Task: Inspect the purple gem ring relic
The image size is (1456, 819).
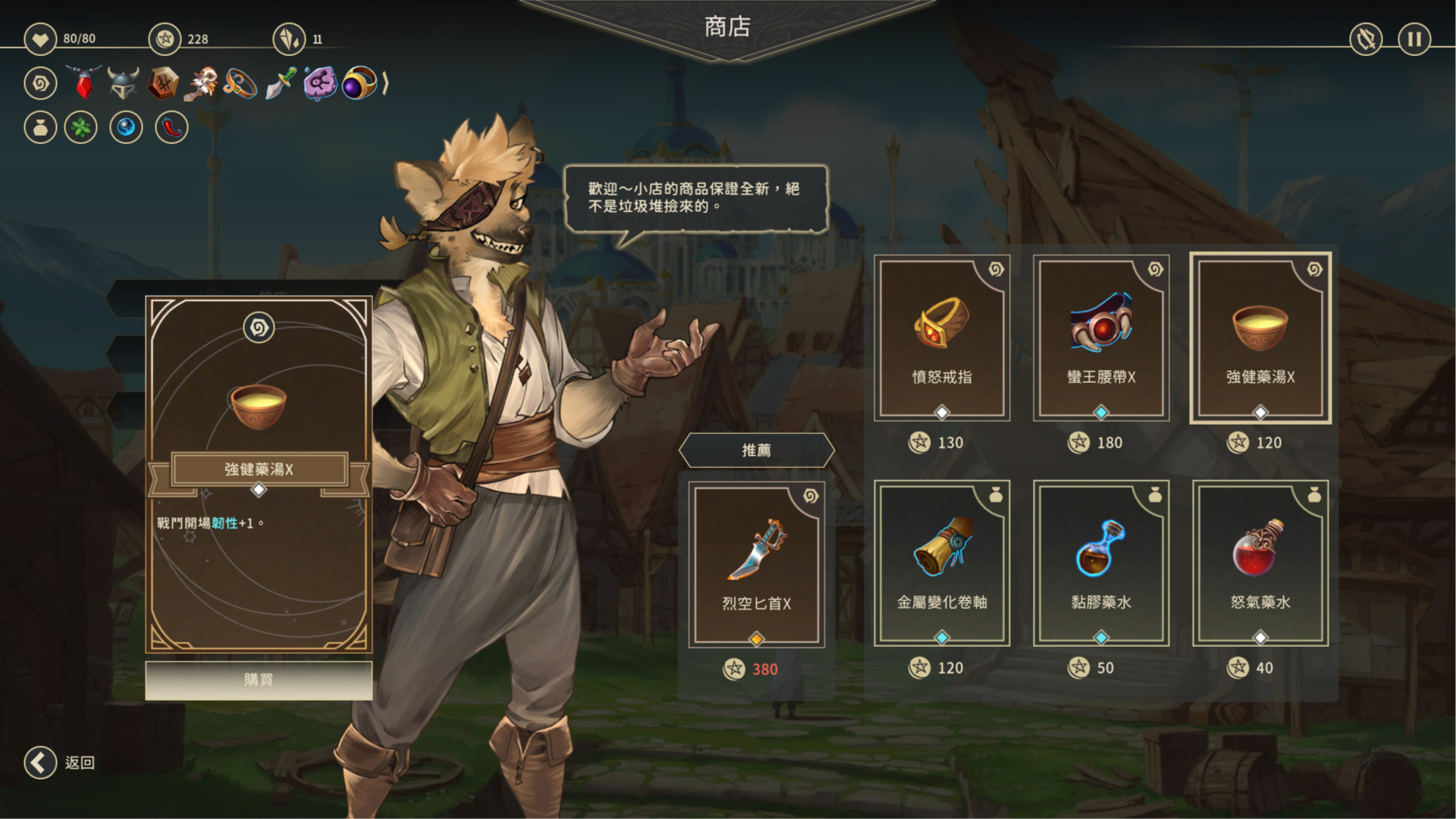Action: (x=359, y=83)
